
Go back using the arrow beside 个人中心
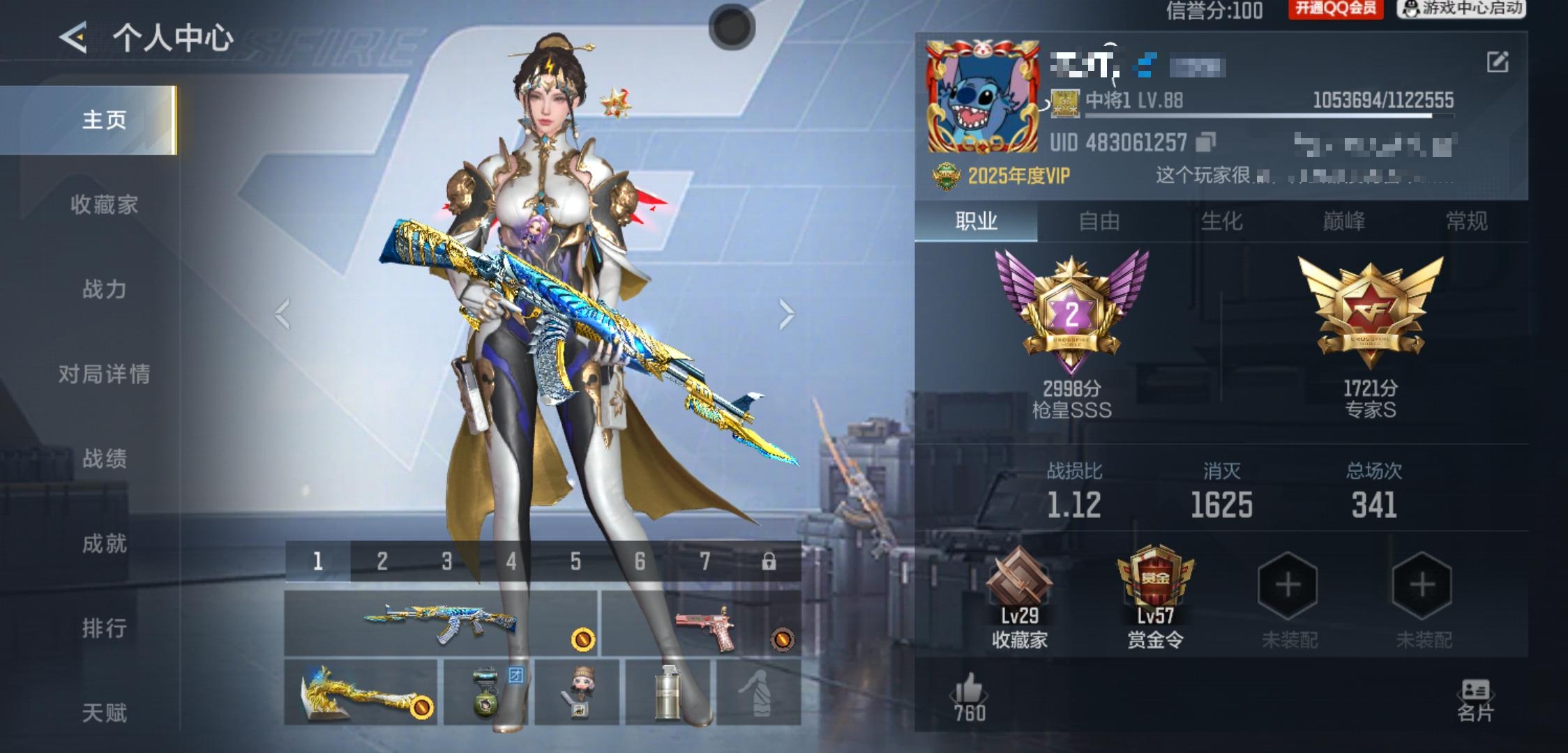tap(73, 37)
